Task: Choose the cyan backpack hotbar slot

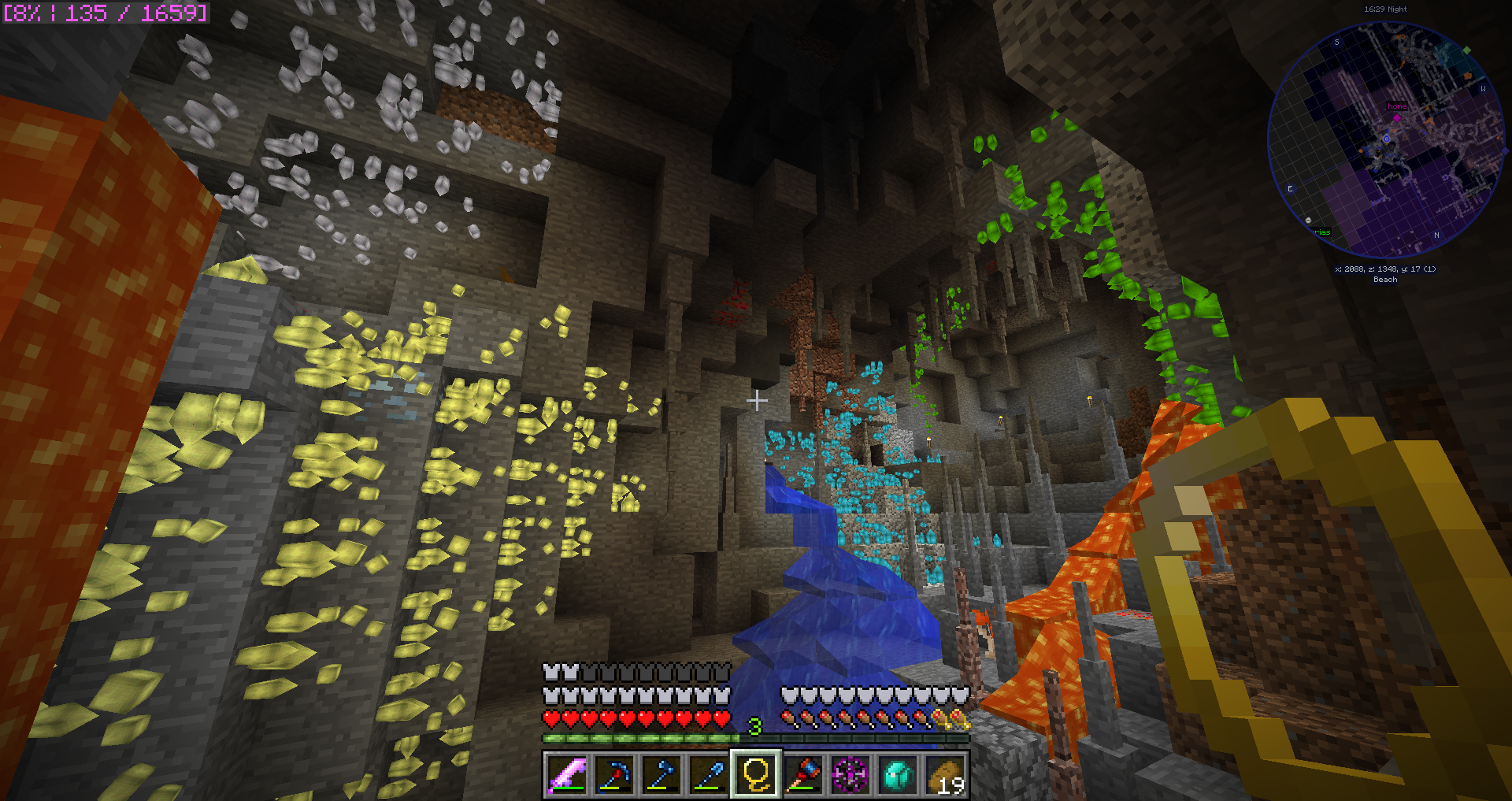Action: pos(898,774)
